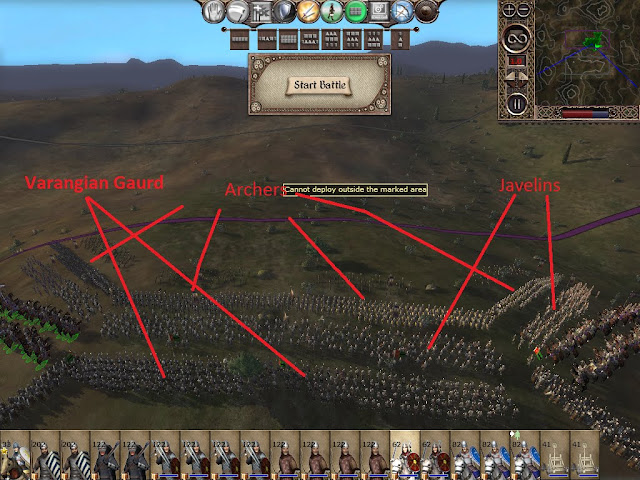The image size is (640, 480).
Task: Click the Start Battle button
Action: 316,85
